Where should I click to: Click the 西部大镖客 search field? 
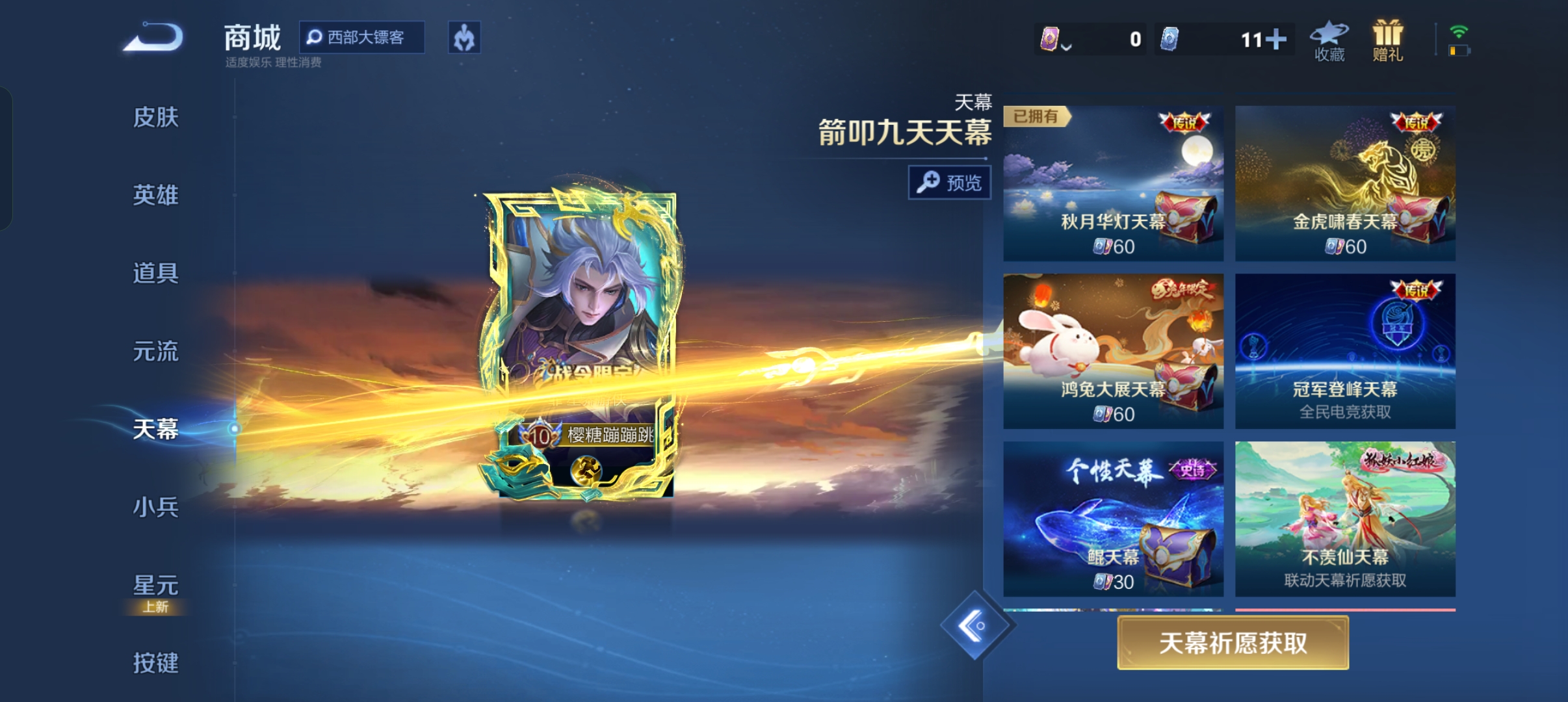pyautogui.click(x=362, y=37)
